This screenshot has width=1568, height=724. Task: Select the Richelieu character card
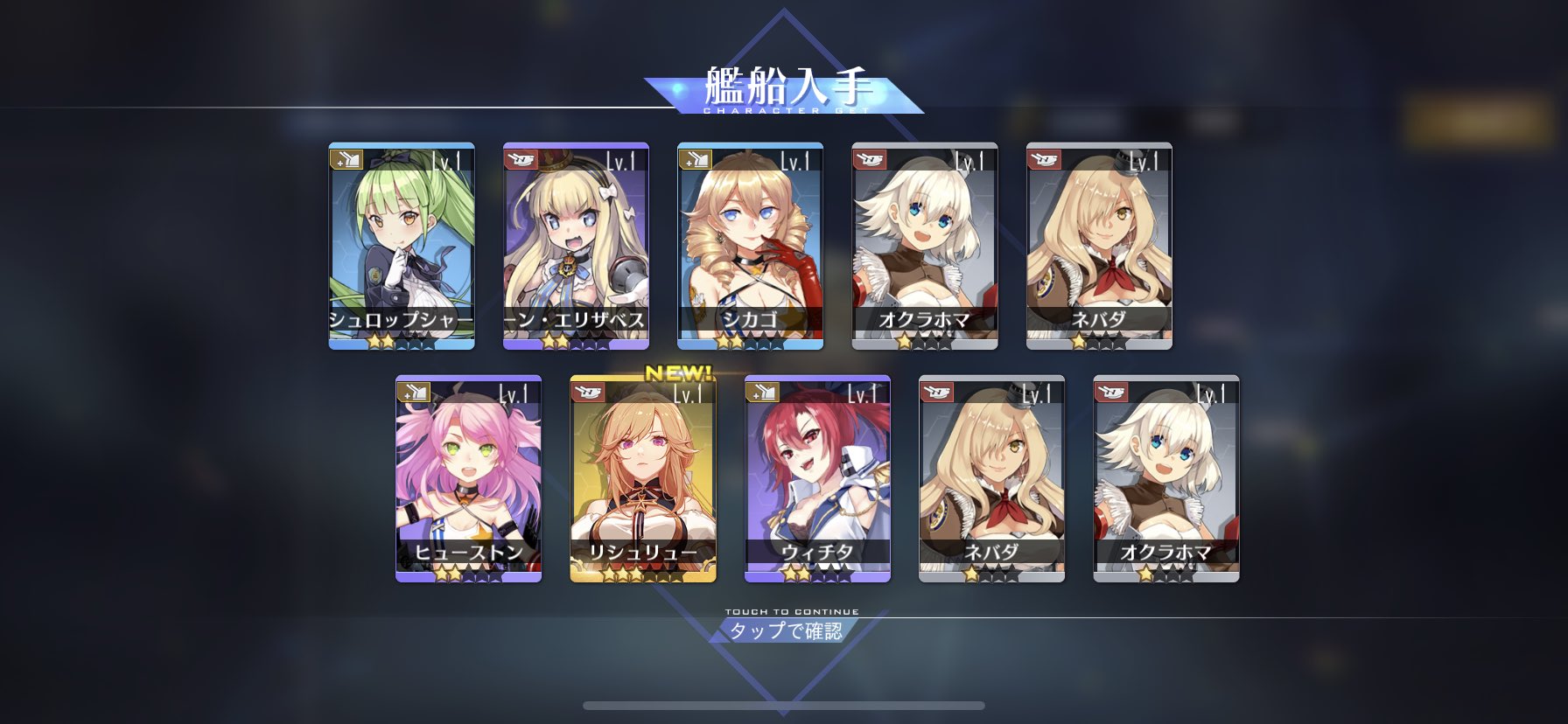click(x=644, y=481)
